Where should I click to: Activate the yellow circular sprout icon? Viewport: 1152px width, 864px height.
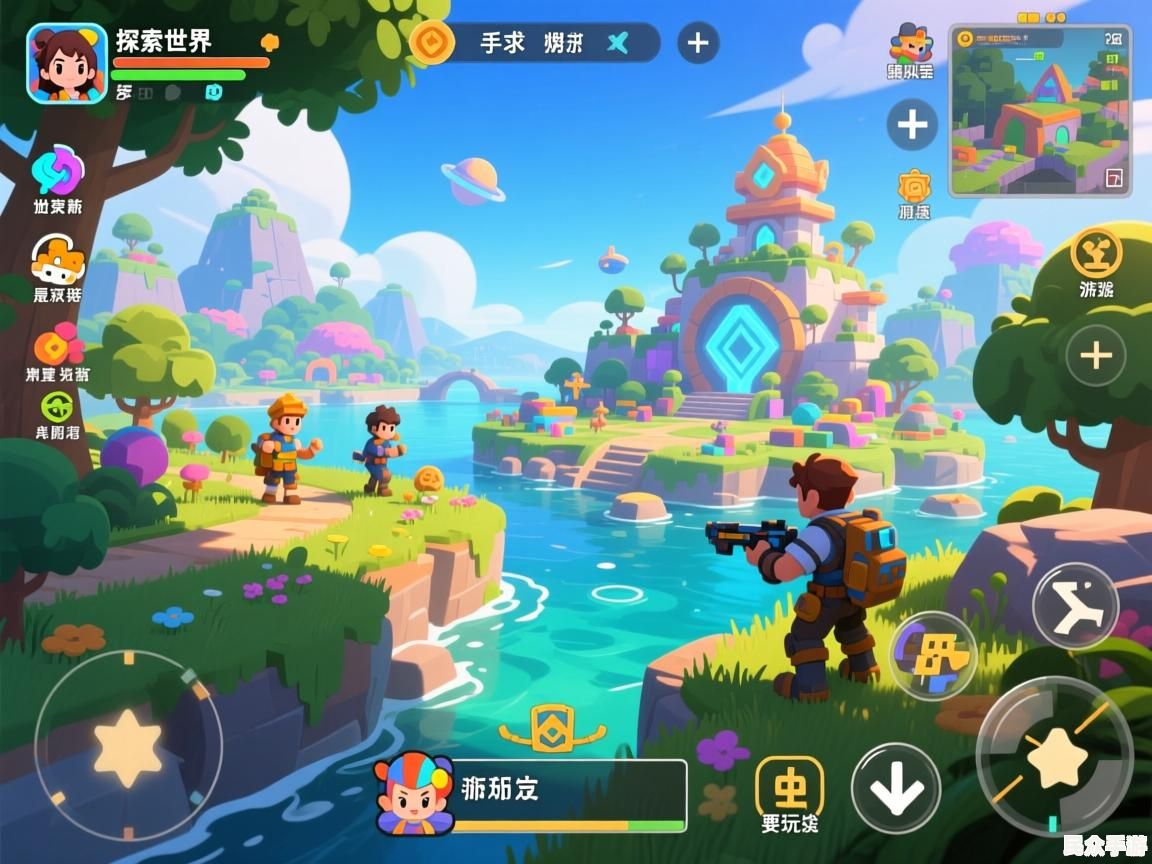(x=1096, y=252)
